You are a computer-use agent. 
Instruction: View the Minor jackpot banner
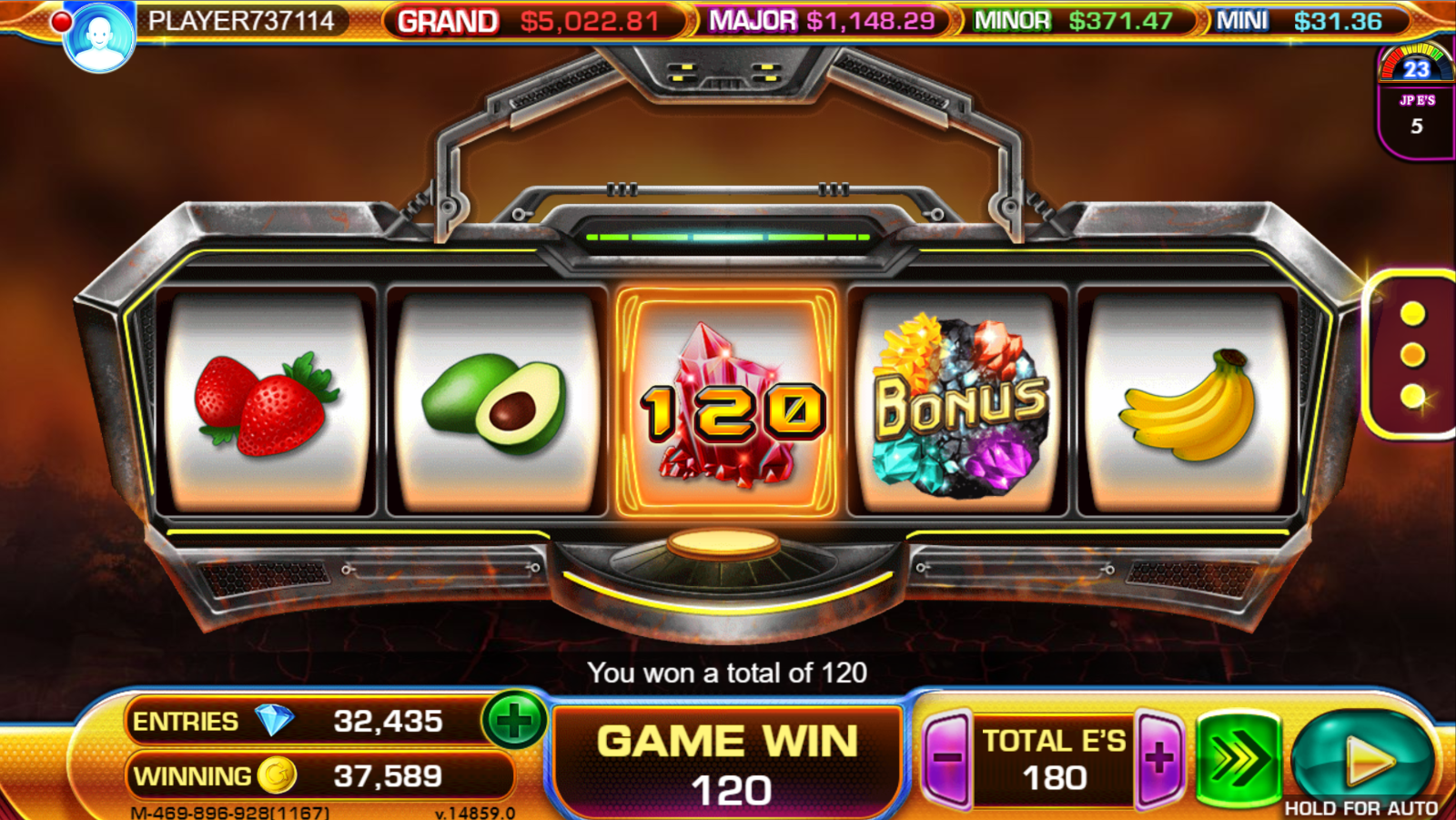click(x=1075, y=21)
